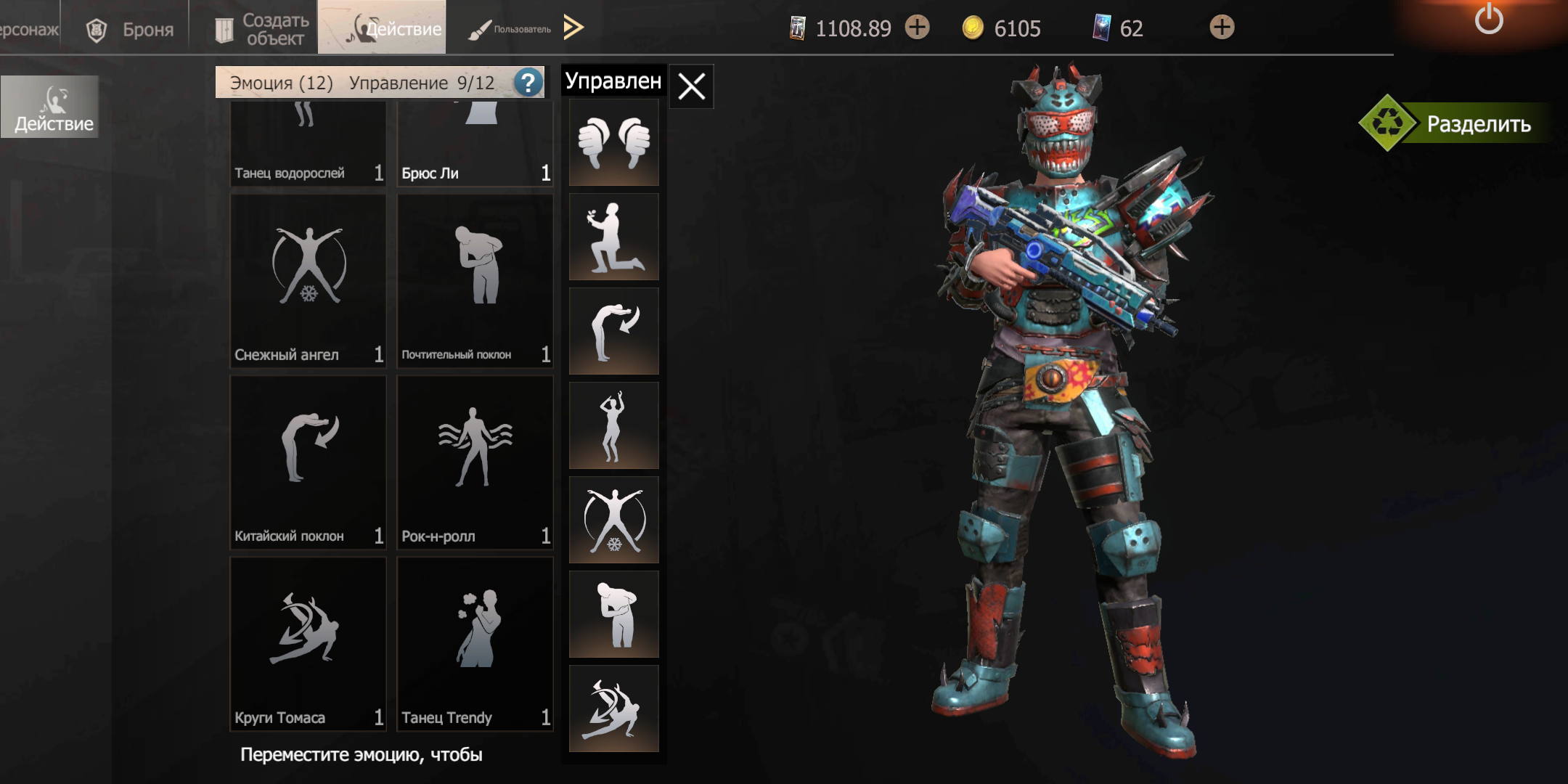Select the Действие side category
1568x784 pixels.
pos(51,107)
